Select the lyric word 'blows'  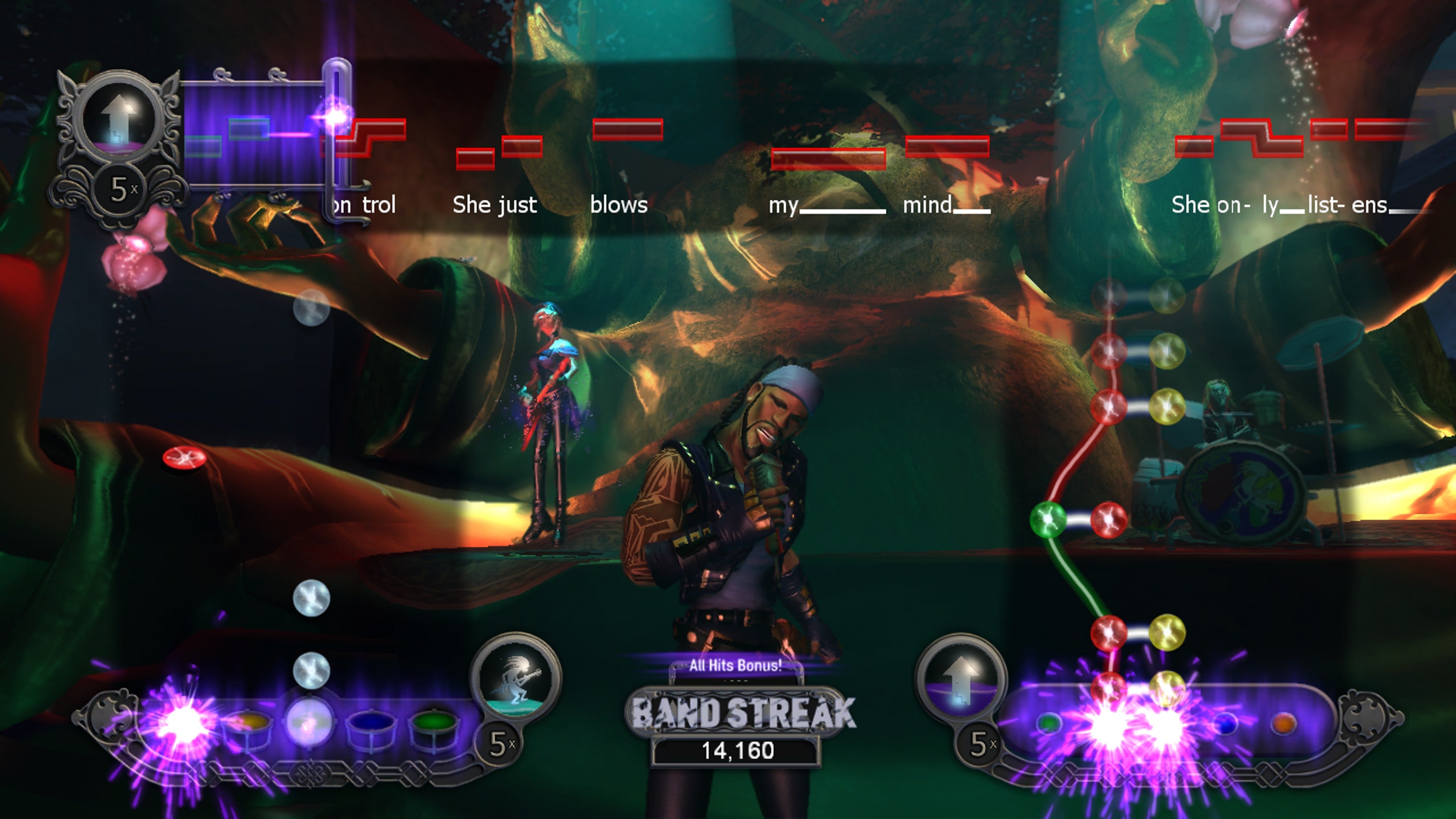[619, 205]
